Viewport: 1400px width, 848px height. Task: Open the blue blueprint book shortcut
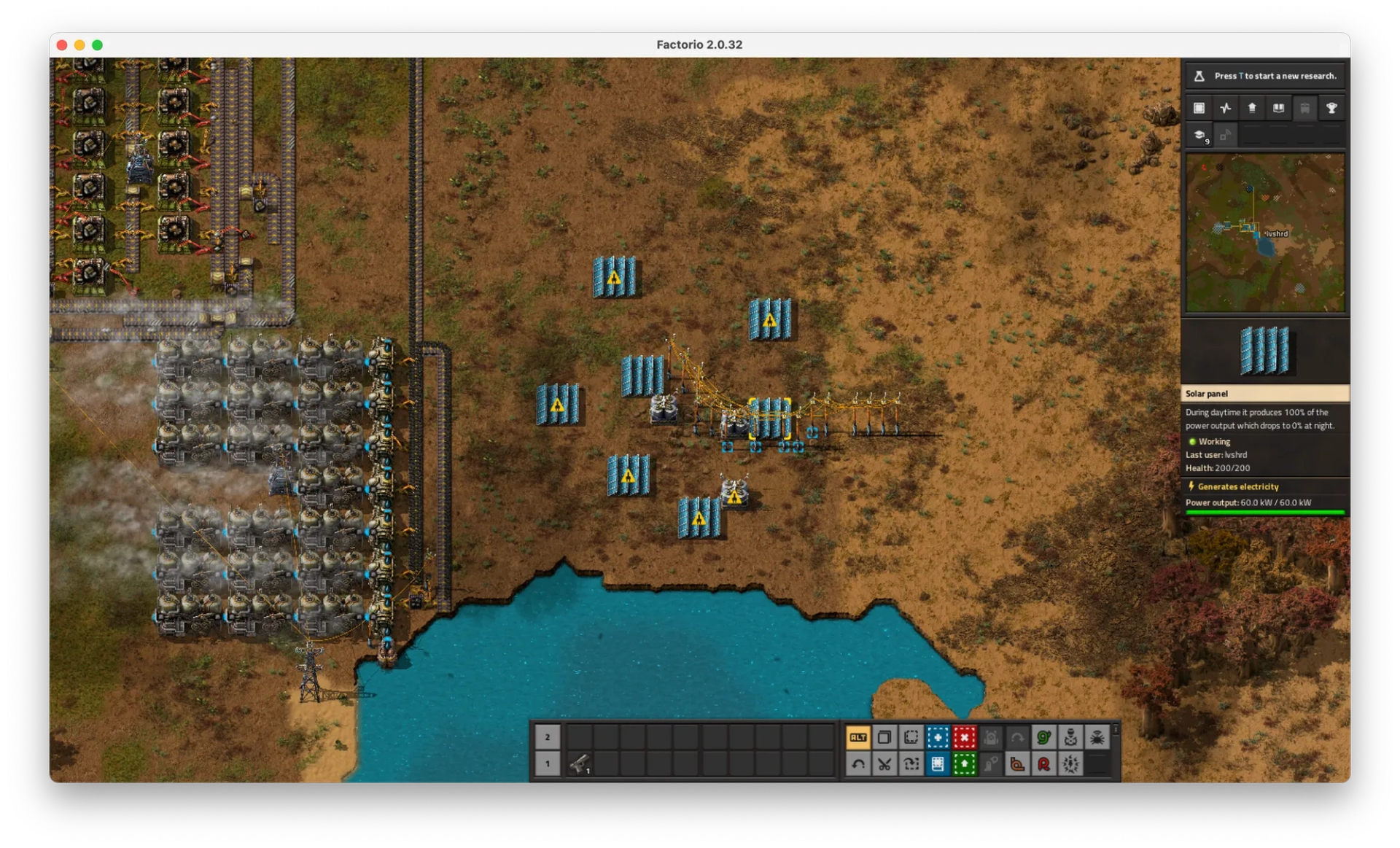point(938,764)
